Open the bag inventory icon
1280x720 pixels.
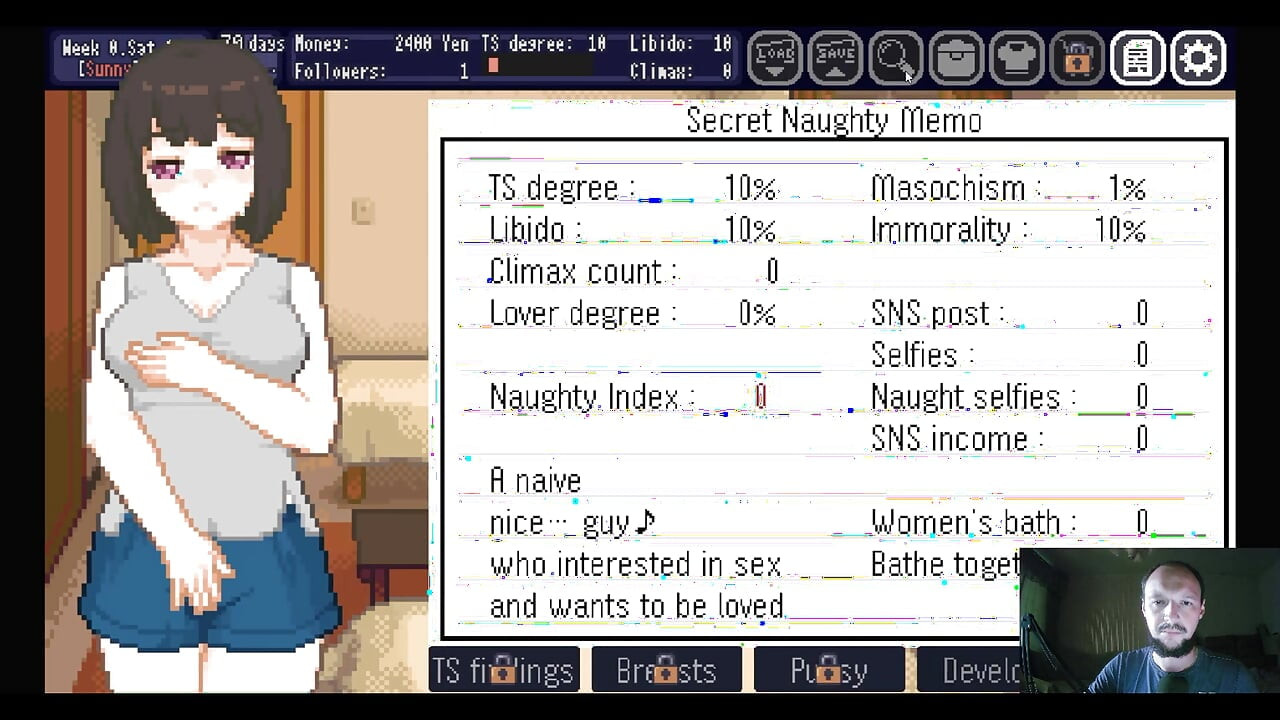[x=956, y=59]
